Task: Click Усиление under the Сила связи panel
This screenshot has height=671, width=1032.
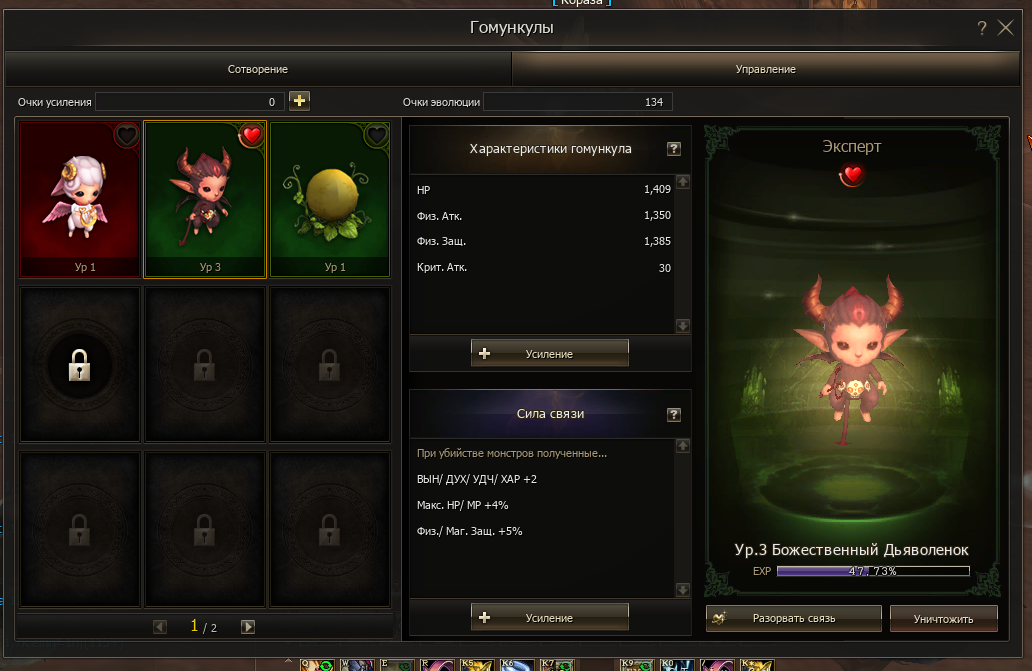Action: click(x=549, y=618)
